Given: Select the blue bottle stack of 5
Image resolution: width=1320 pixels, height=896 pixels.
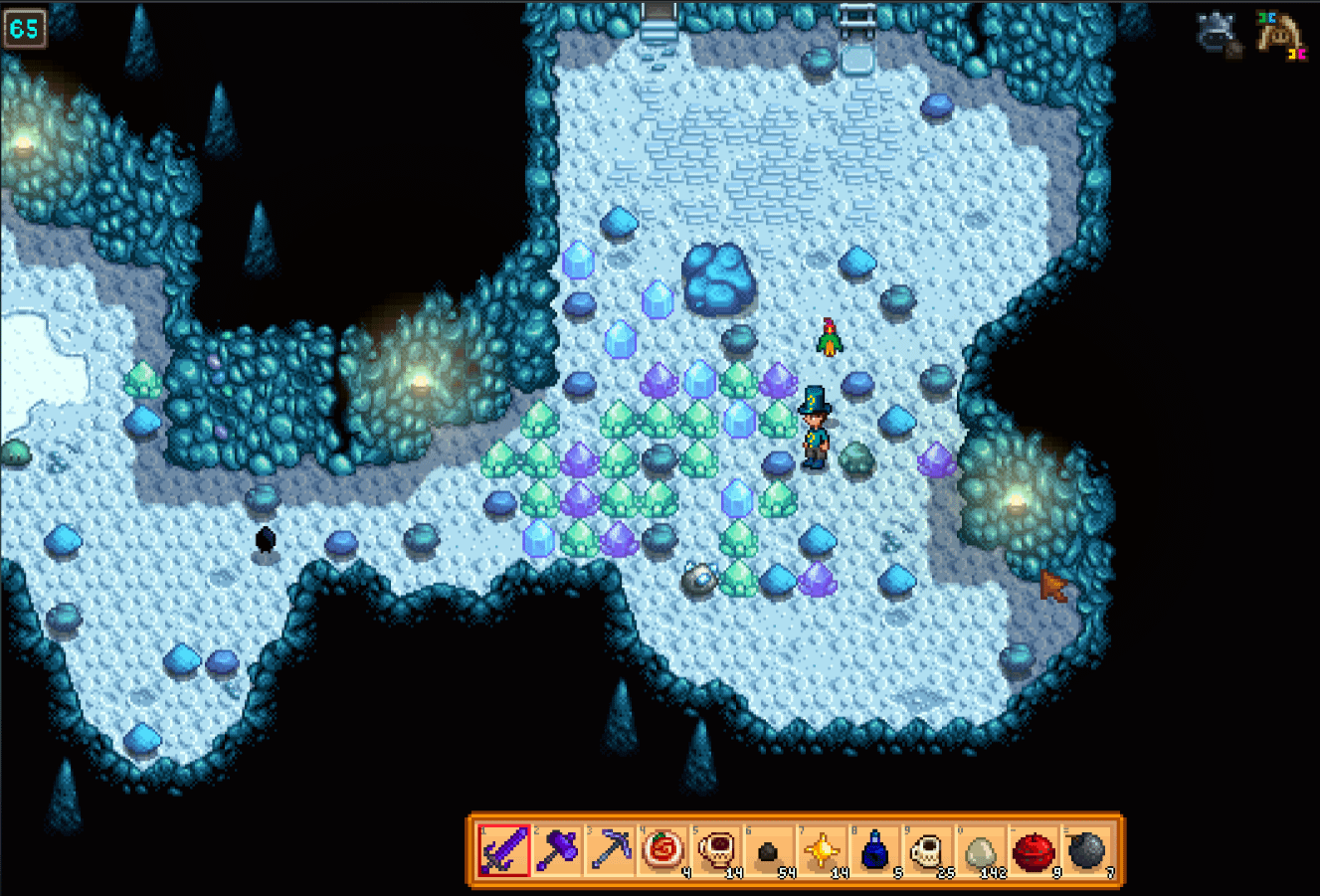Looking at the screenshot, I should [874, 851].
